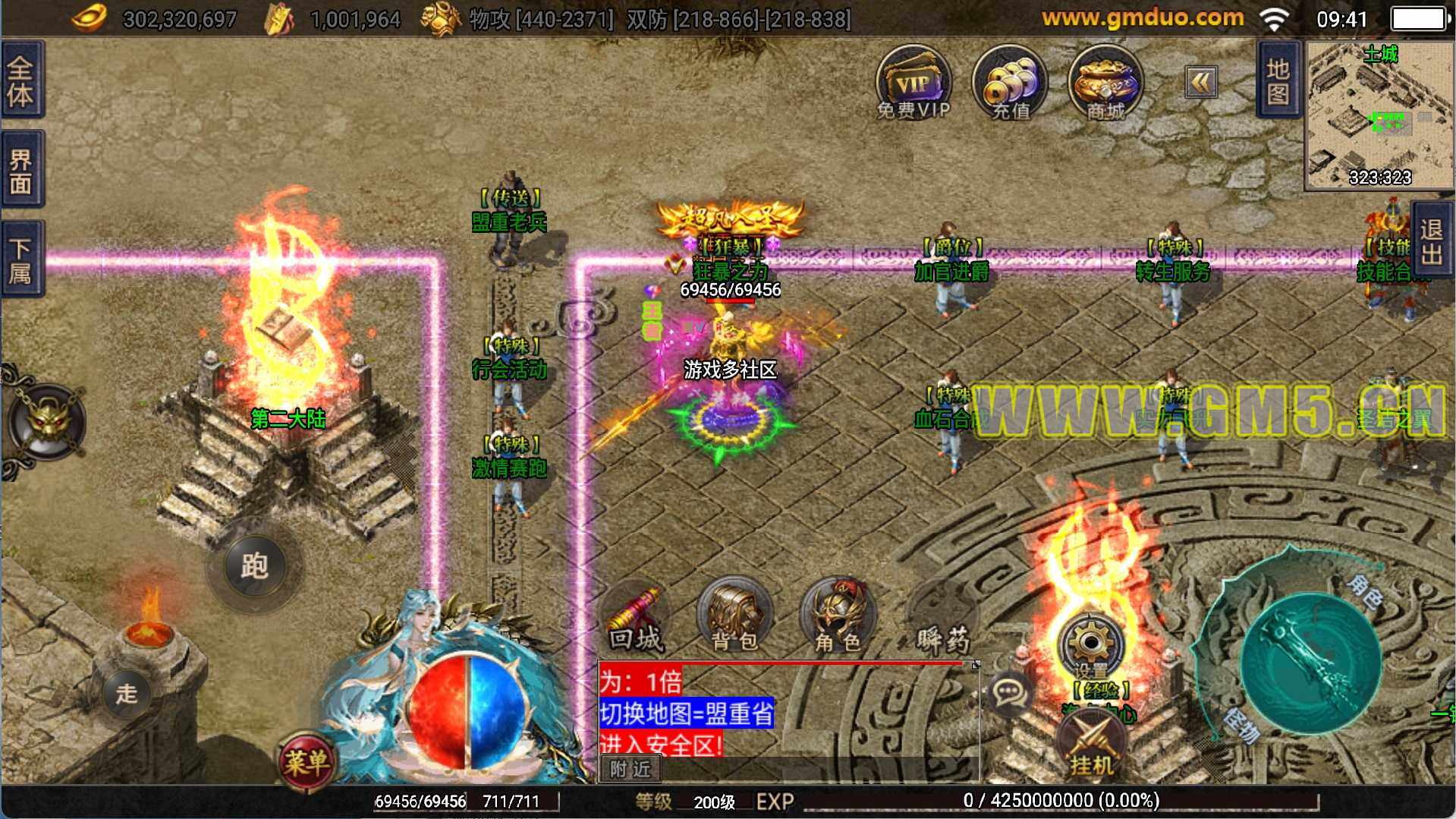Image resolution: width=1456 pixels, height=819 pixels.
Task: Toggle auto-battle (挂机) crossed swords
Action: coord(1091,745)
